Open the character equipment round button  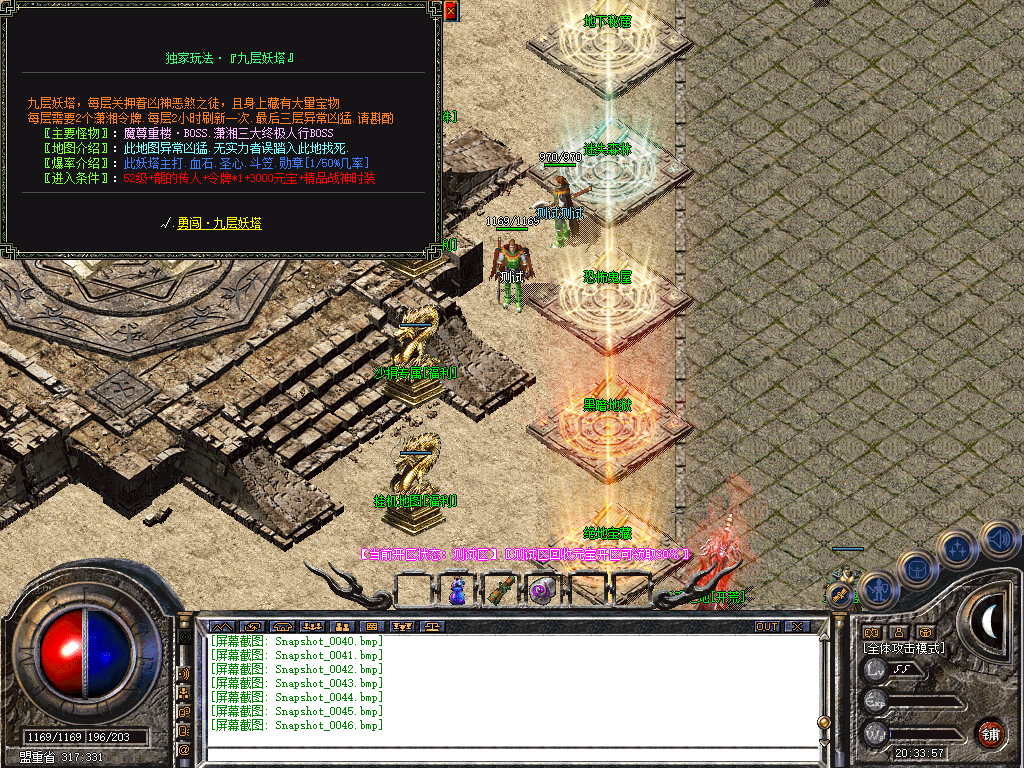click(x=877, y=590)
